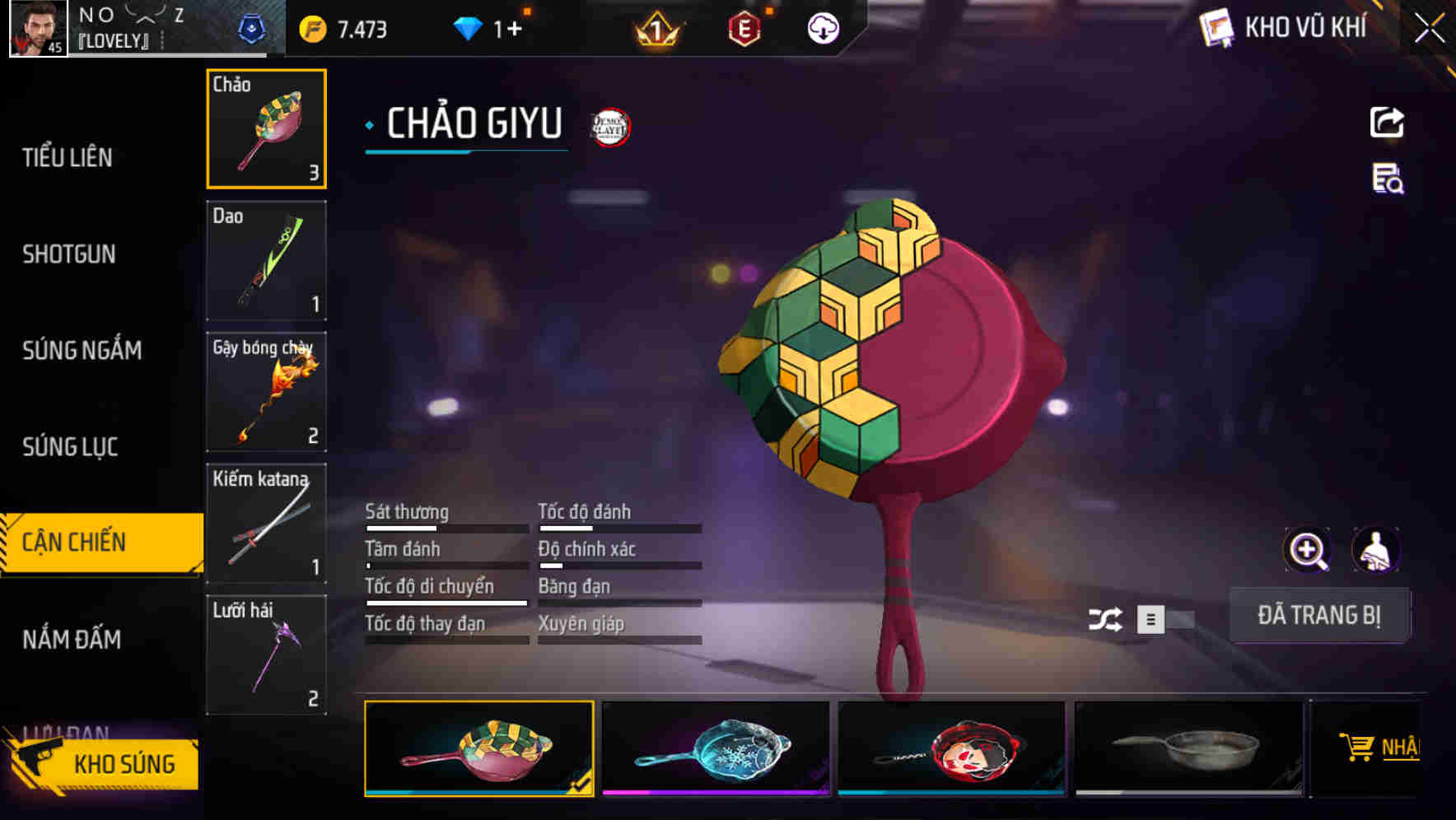This screenshot has height=820, width=1456.
Task: Open the red E event icon
Action: (x=745, y=27)
